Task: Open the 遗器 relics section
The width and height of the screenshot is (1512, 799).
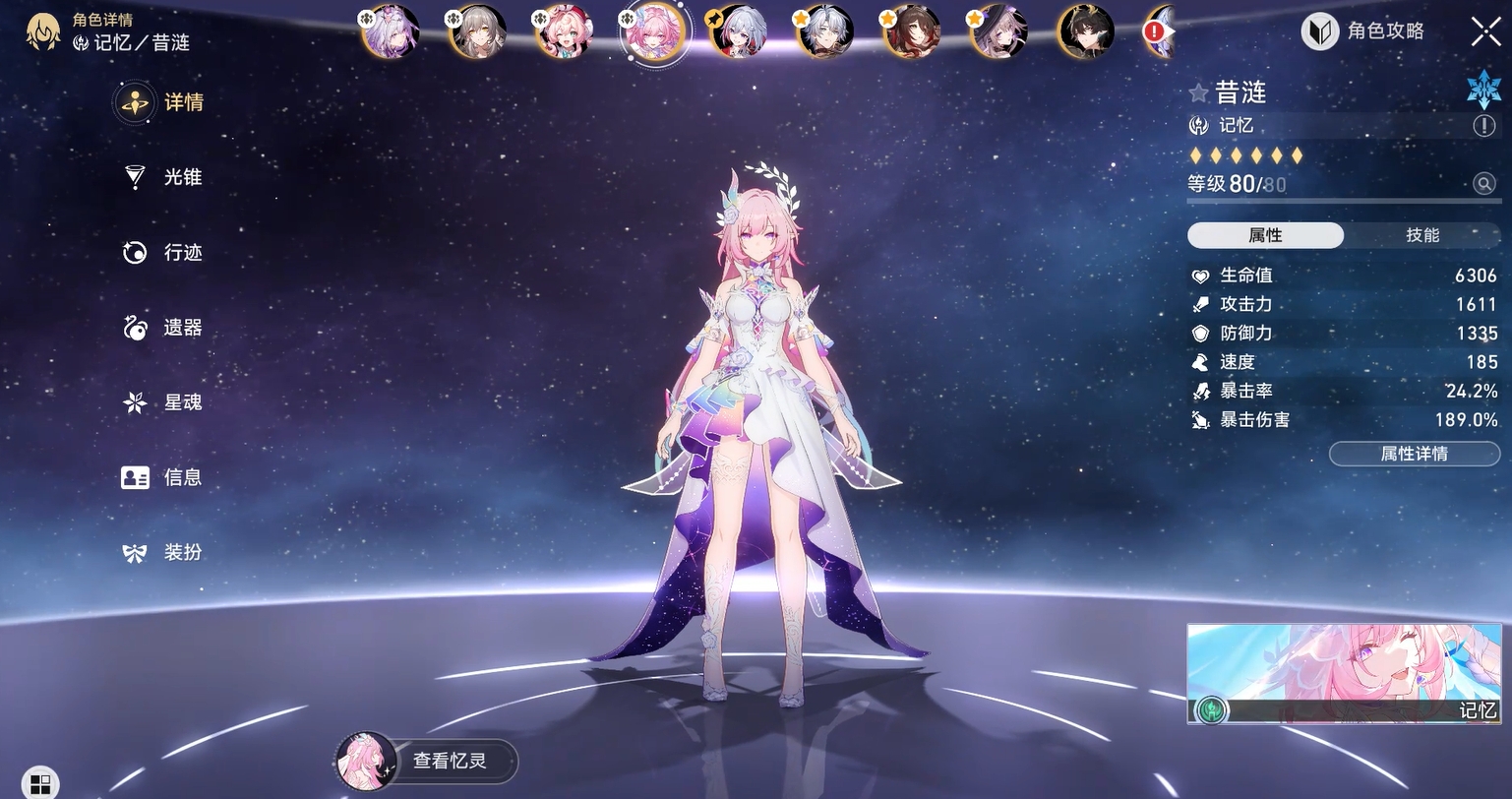Action: coord(165,328)
